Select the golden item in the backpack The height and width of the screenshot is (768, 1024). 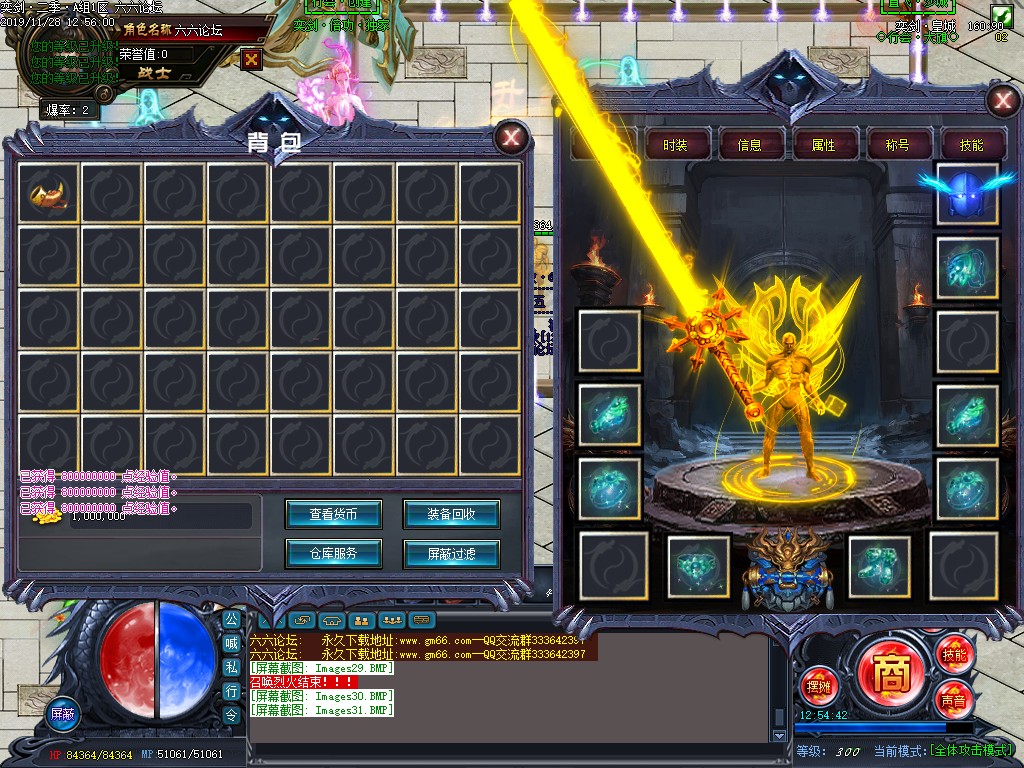(x=48, y=193)
